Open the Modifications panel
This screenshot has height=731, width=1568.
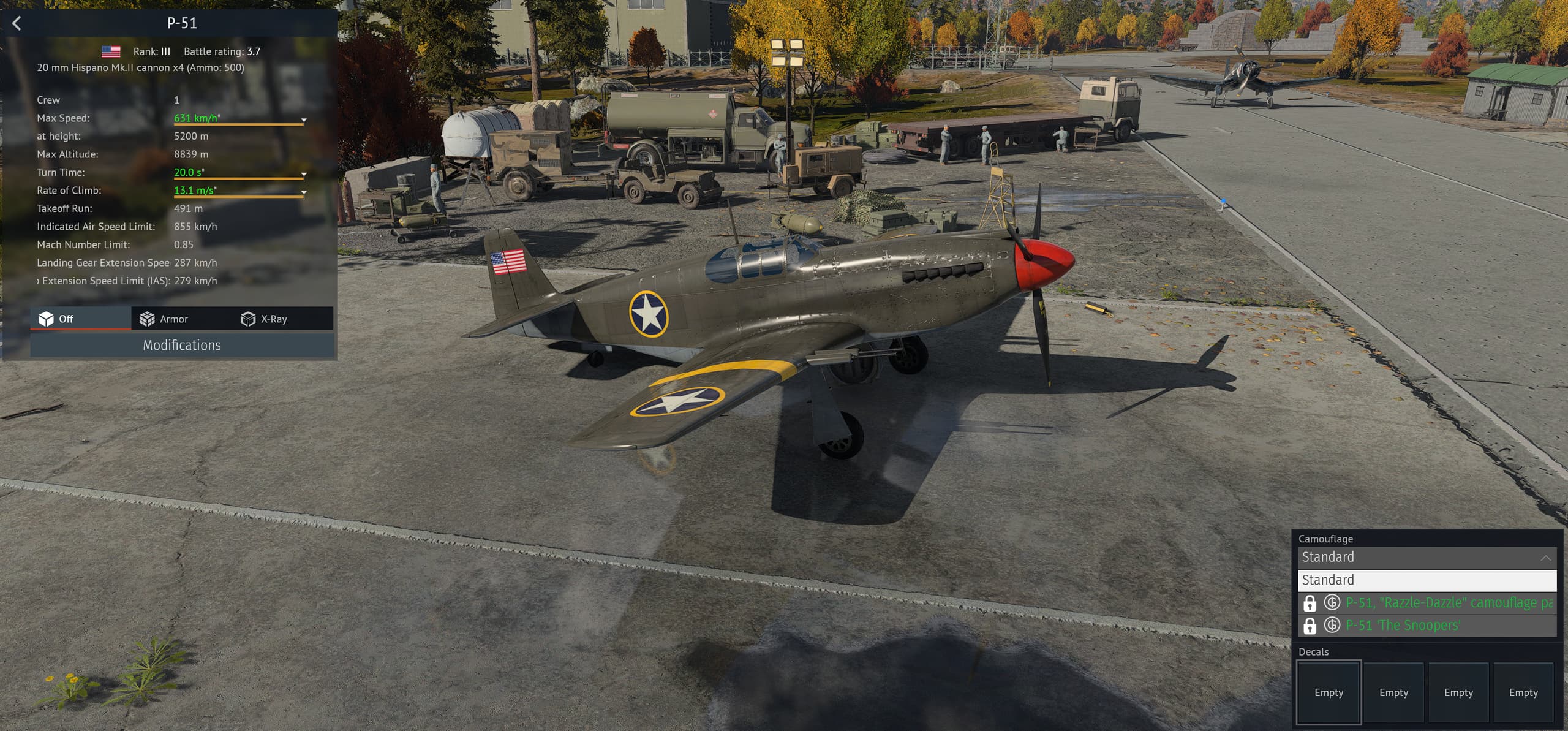coord(182,345)
